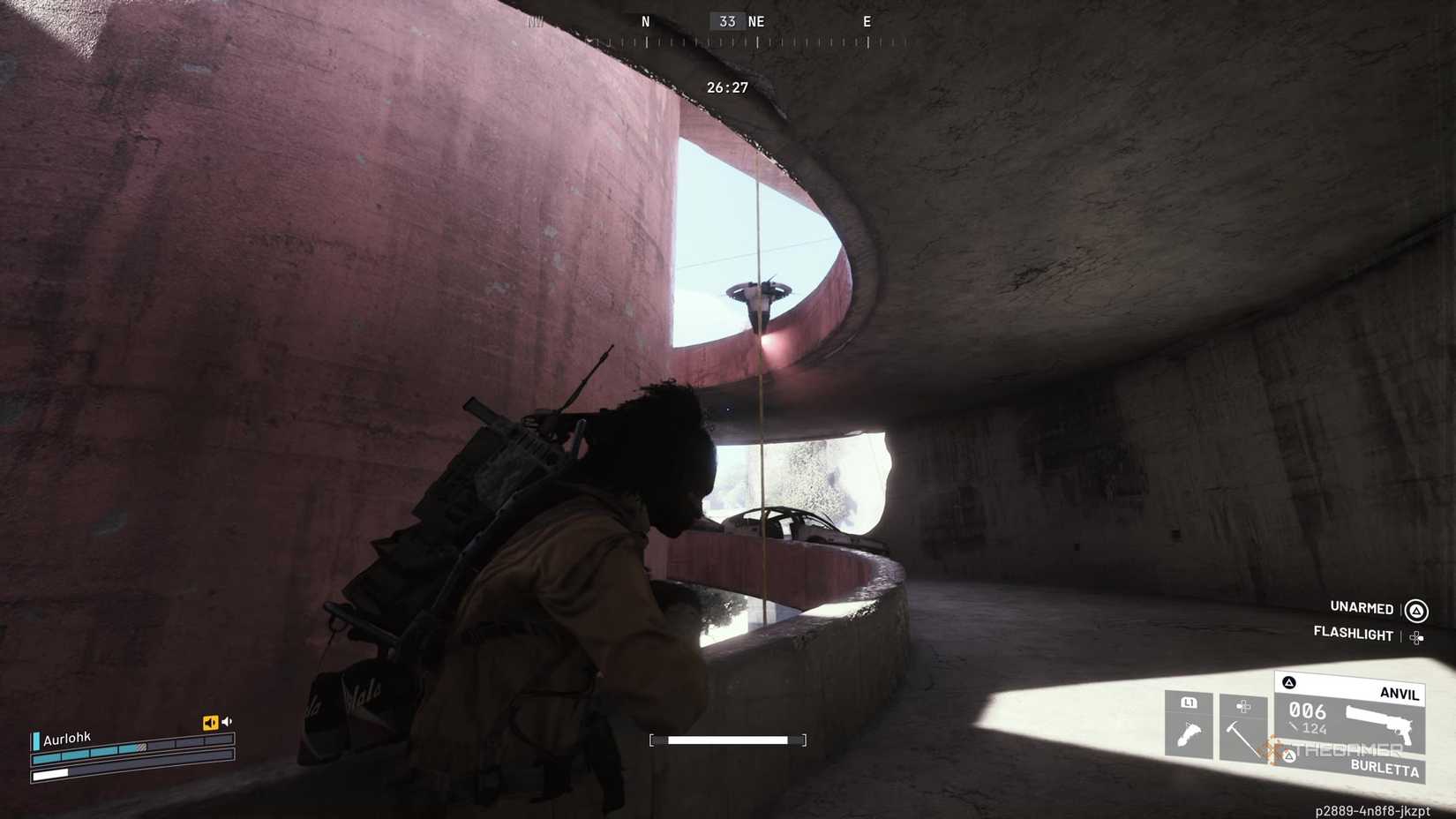
Task: Select the Aurlohk player nameplate
Action: pos(66,738)
